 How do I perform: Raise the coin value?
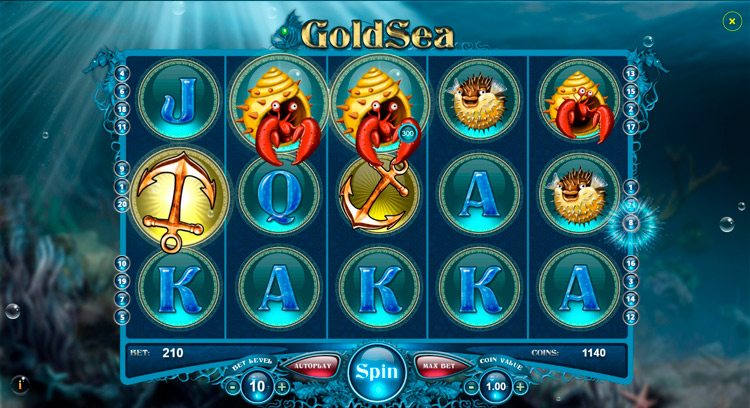click(x=520, y=387)
